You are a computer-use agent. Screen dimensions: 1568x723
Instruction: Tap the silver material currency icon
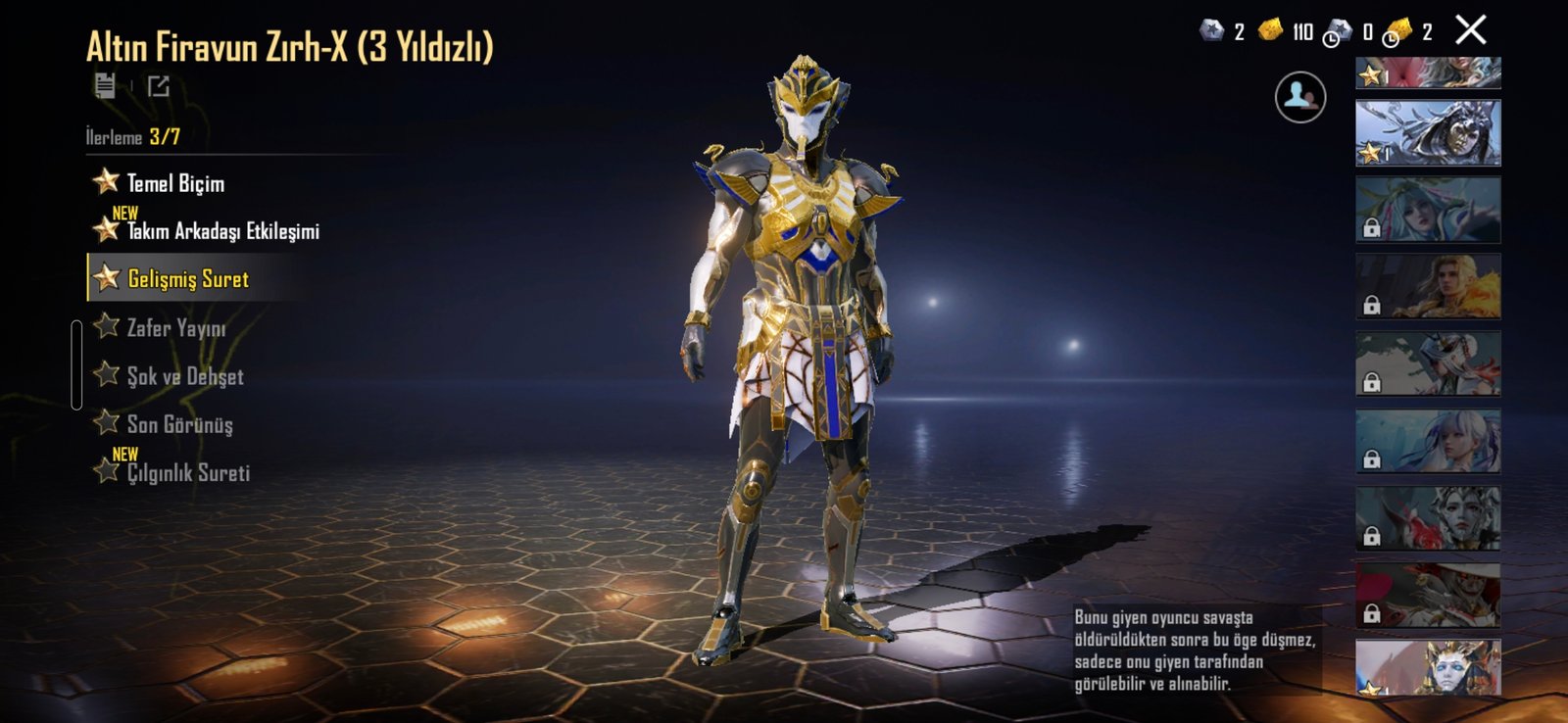tap(1212, 31)
